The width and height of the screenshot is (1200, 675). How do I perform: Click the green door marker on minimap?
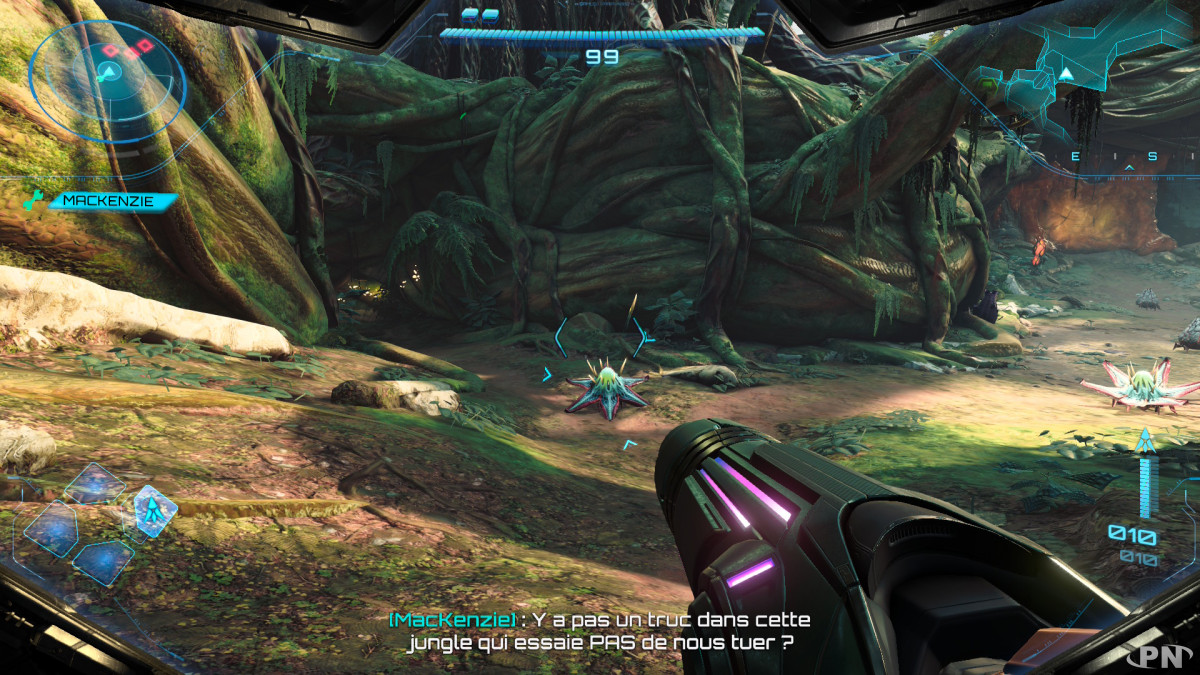point(988,86)
